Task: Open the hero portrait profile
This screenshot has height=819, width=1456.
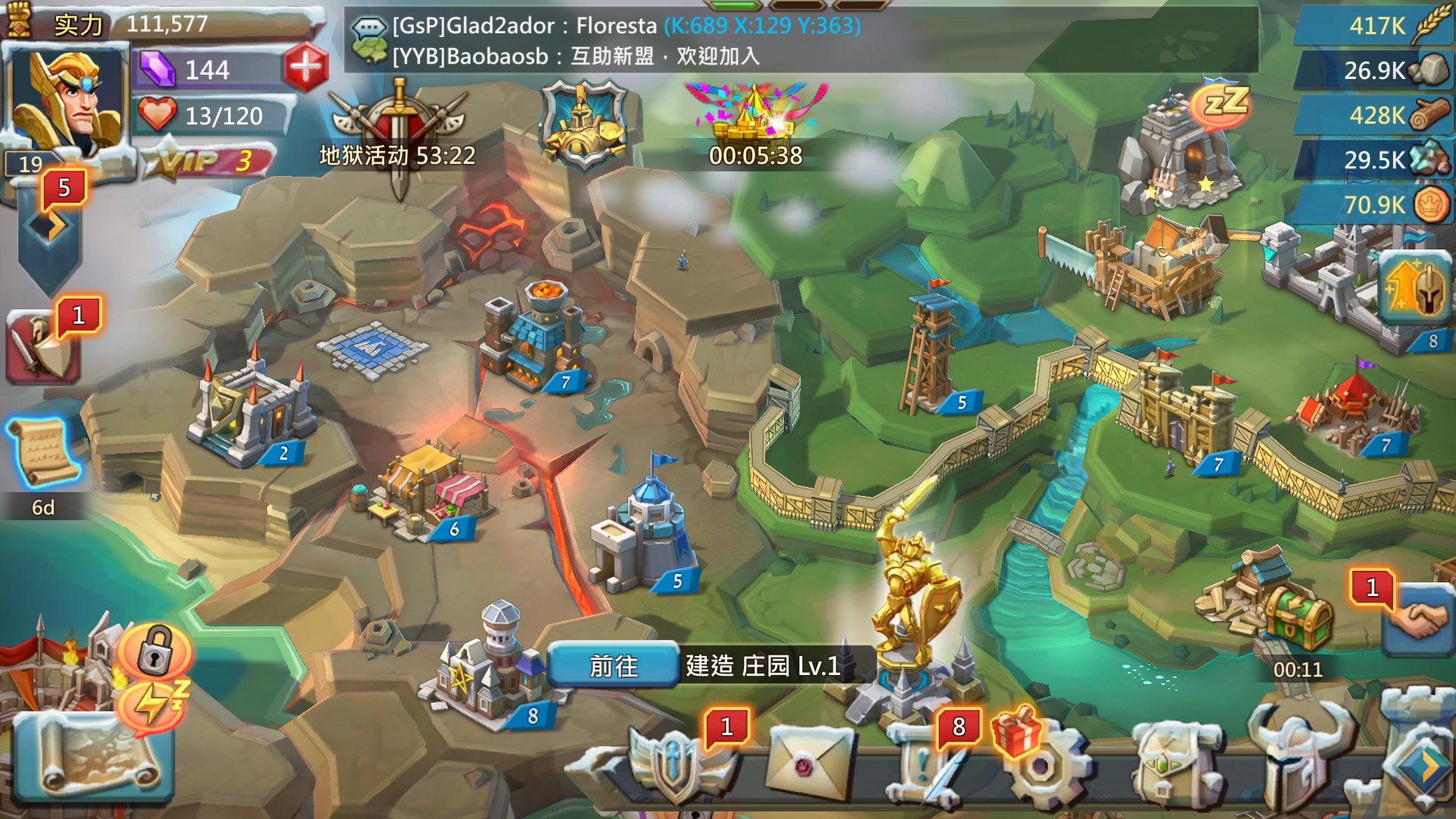Action: (67, 100)
